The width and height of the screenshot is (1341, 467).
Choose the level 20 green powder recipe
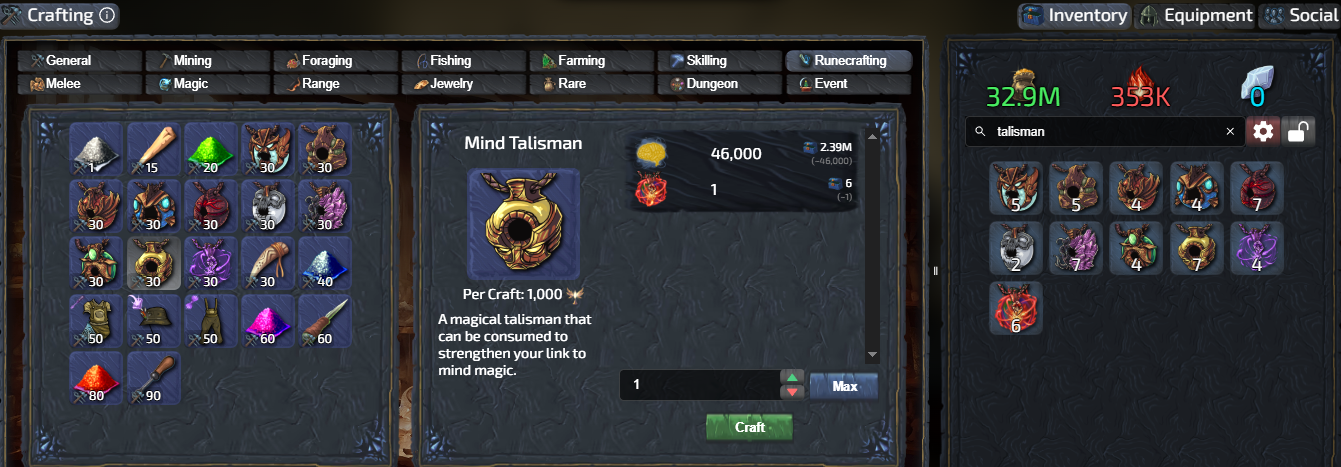tap(211, 149)
